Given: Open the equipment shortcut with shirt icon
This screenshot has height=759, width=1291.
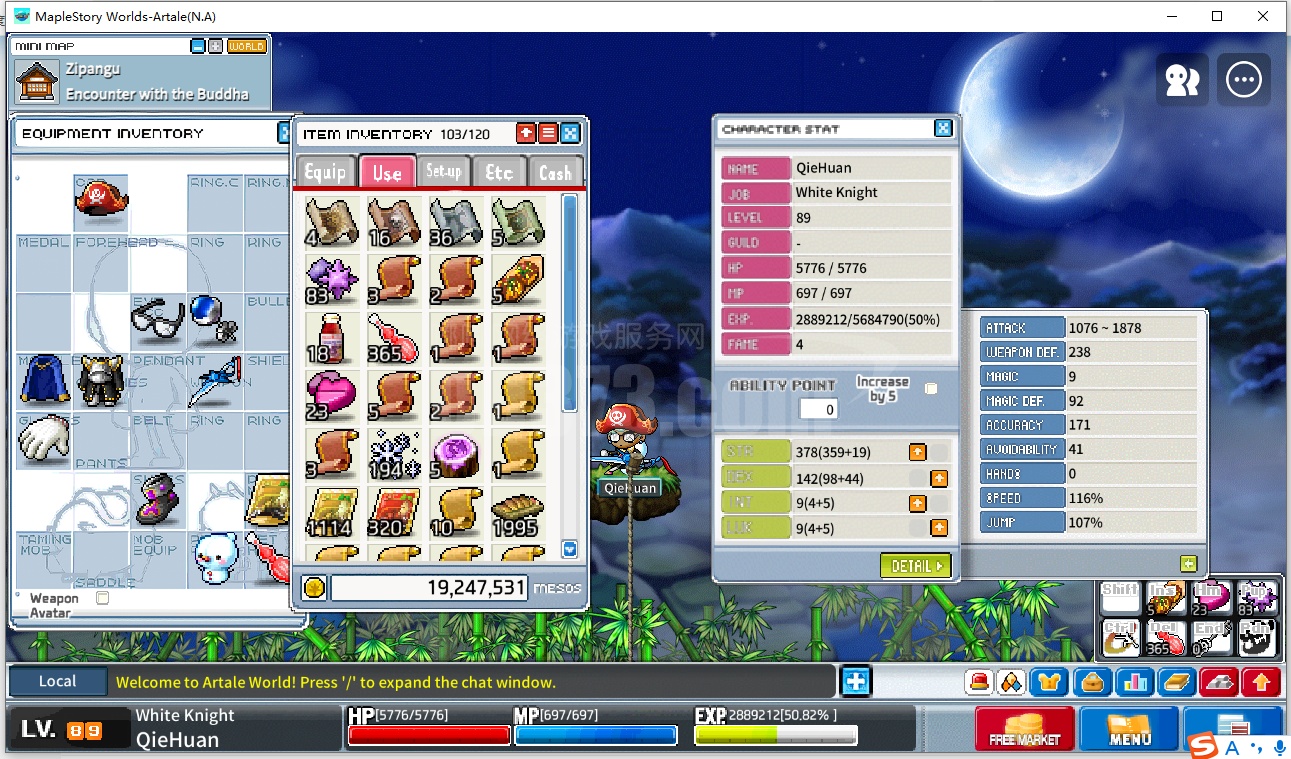Looking at the screenshot, I should coord(1049,682).
